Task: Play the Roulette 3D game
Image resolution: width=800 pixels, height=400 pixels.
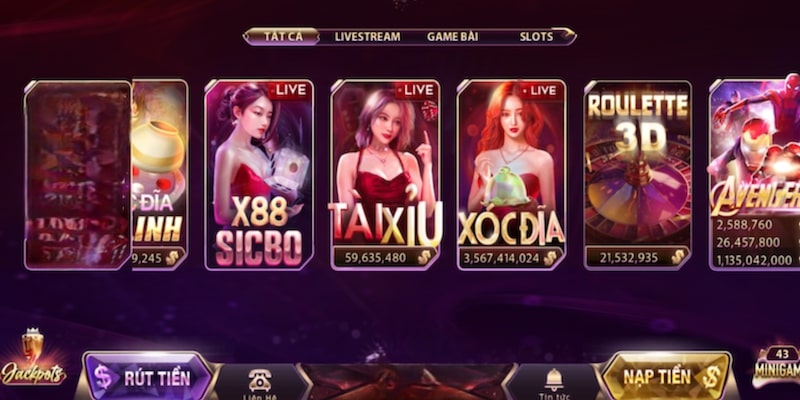Action: [x=637, y=175]
